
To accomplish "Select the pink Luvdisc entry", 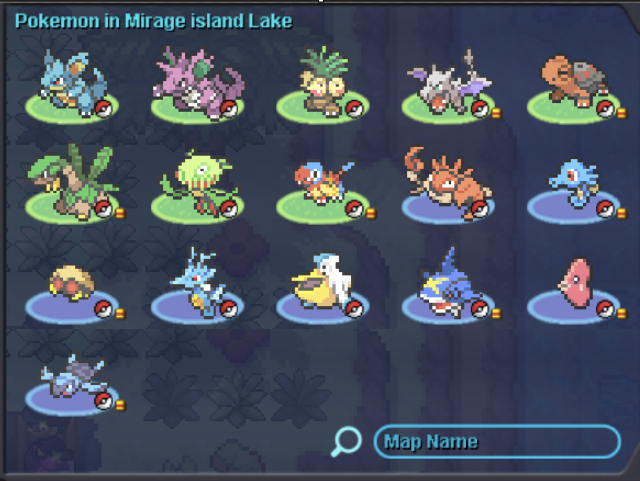I will [573, 284].
